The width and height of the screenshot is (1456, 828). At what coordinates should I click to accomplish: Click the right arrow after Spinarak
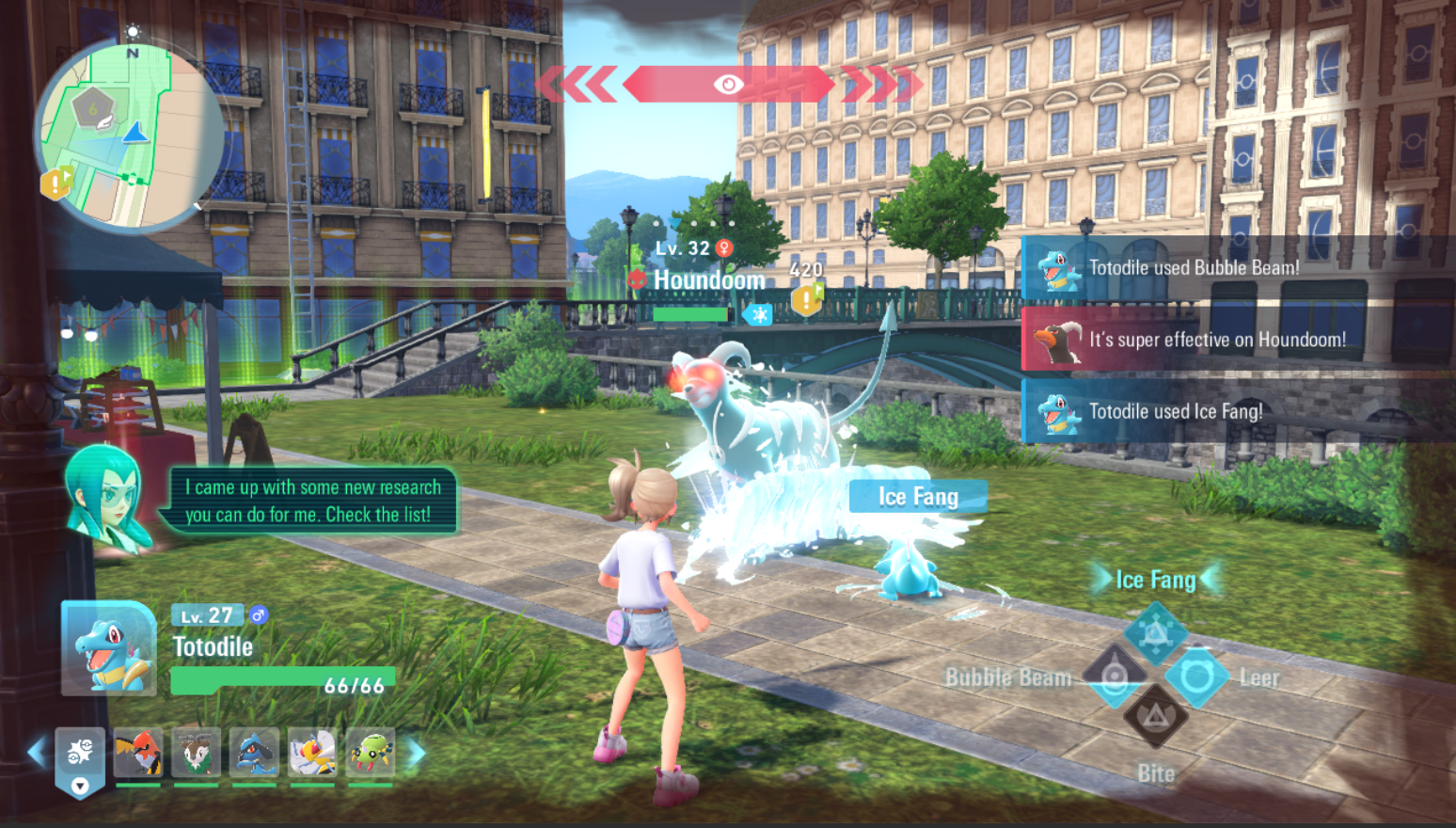click(416, 752)
